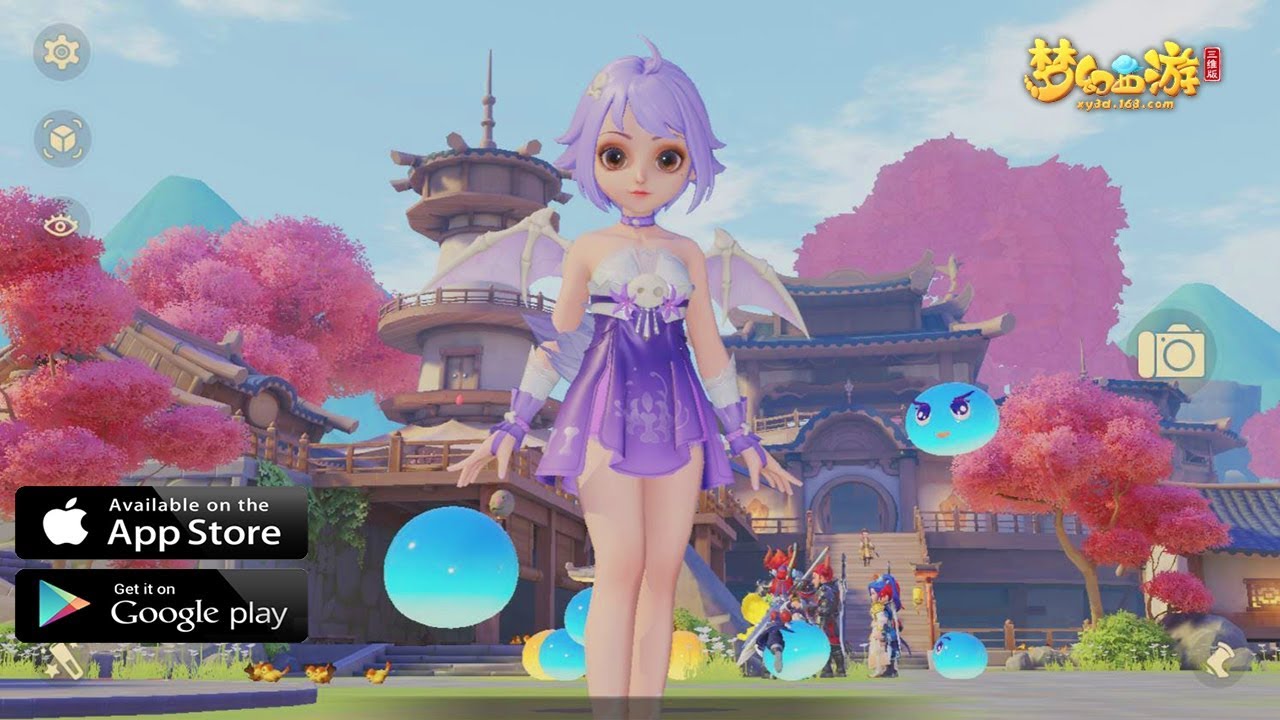Open the Google Play badge
Viewport: 1280px width, 720px height.
pyautogui.click(x=161, y=605)
